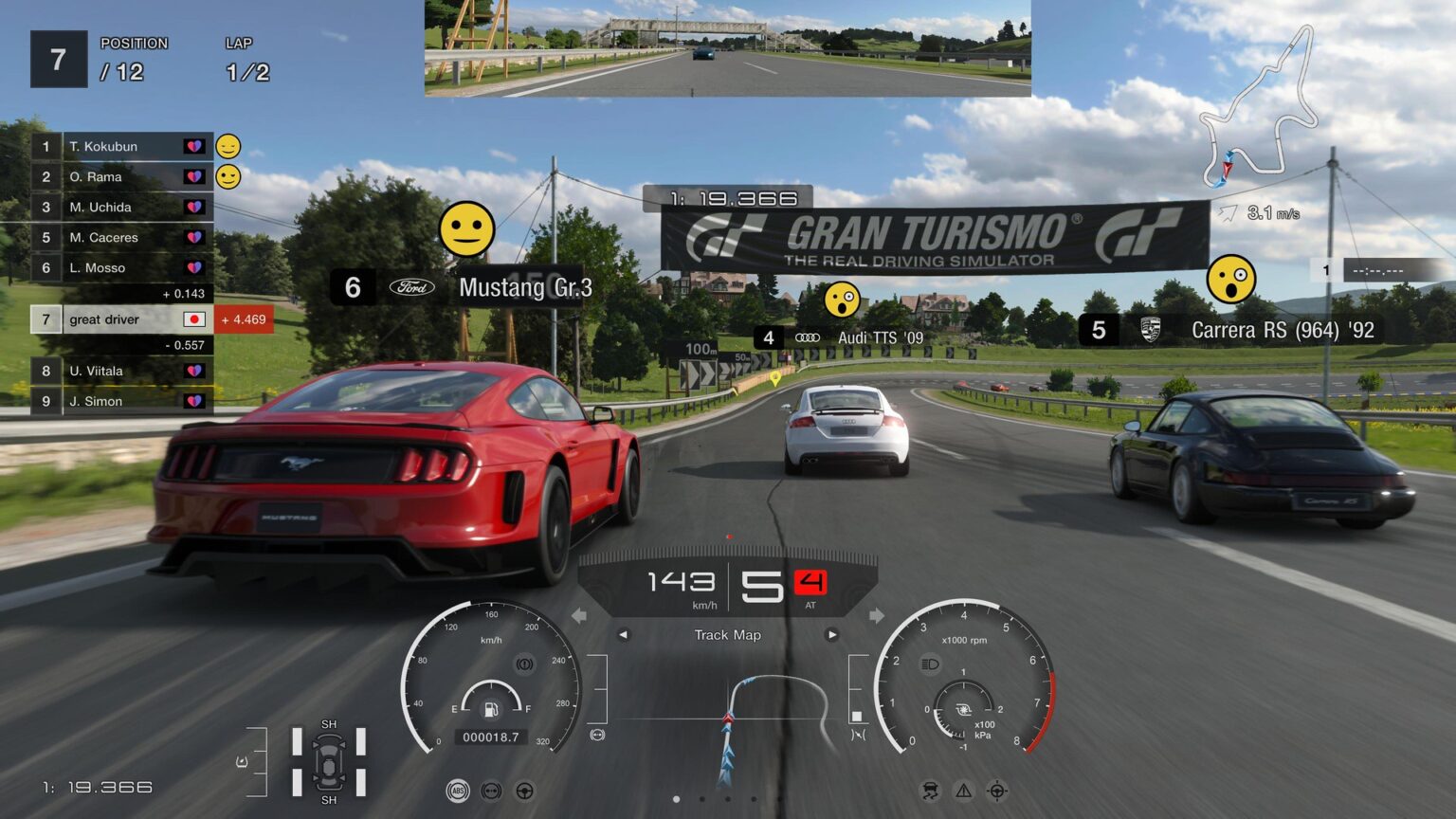Toggle the heart icon next to M. Uchida
The height and width of the screenshot is (819, 1456).
(196, 207)
